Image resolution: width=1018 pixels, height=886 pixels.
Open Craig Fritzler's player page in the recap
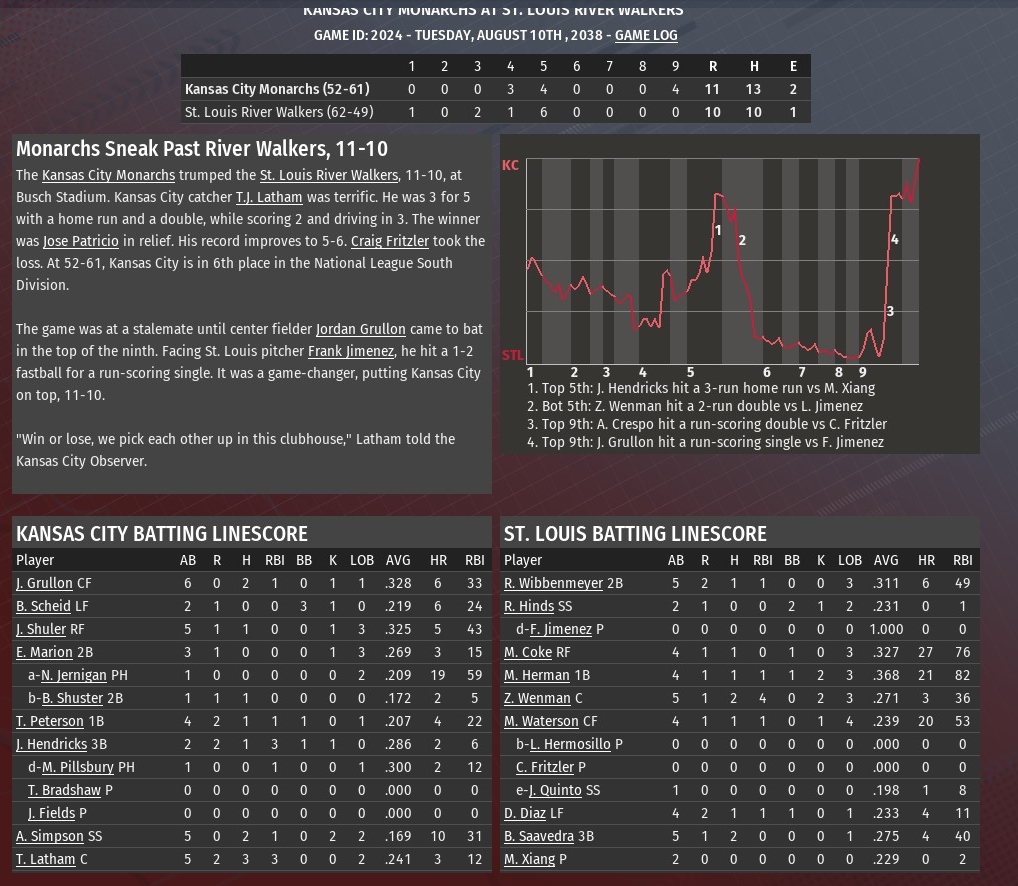(x=389, y=241)
